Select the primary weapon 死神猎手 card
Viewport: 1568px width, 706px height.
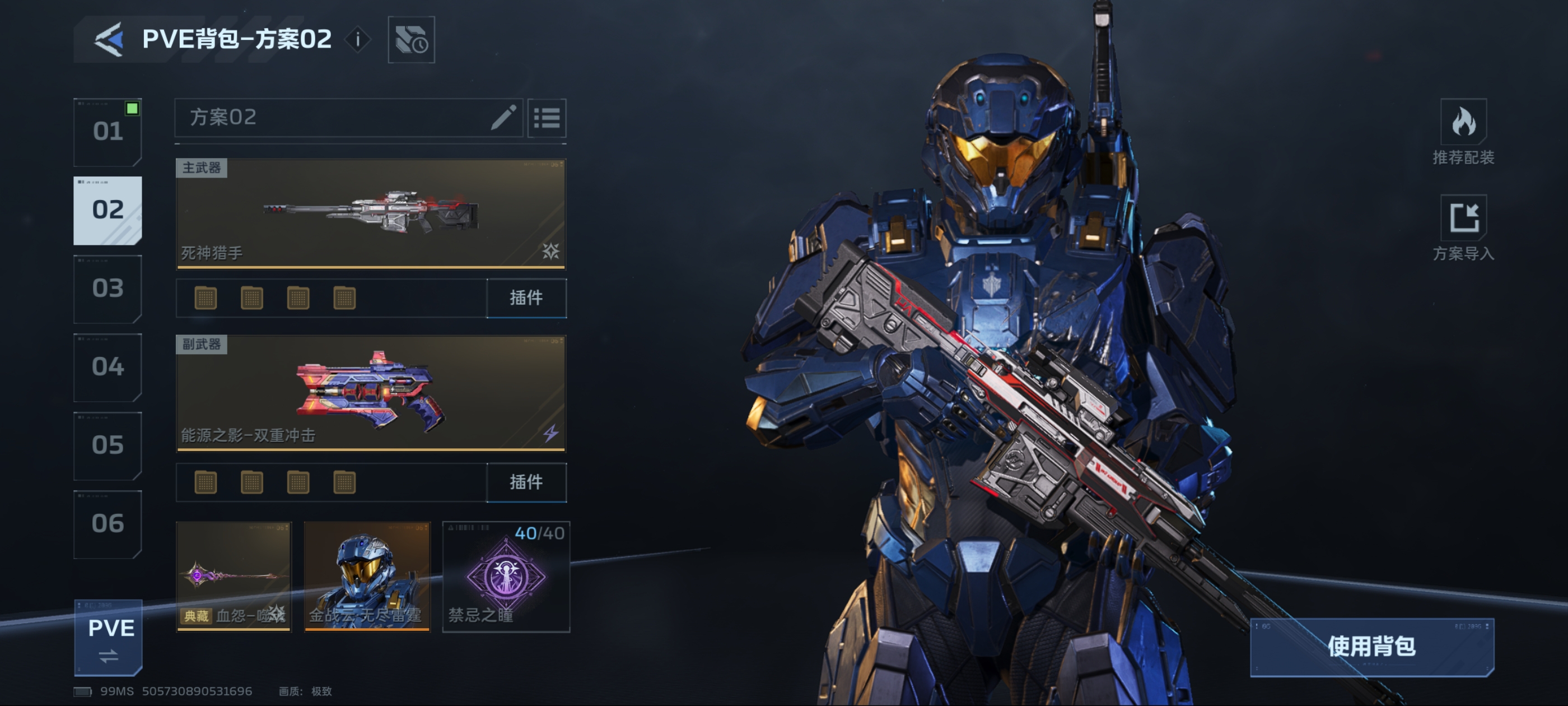(x=371, y=213)
